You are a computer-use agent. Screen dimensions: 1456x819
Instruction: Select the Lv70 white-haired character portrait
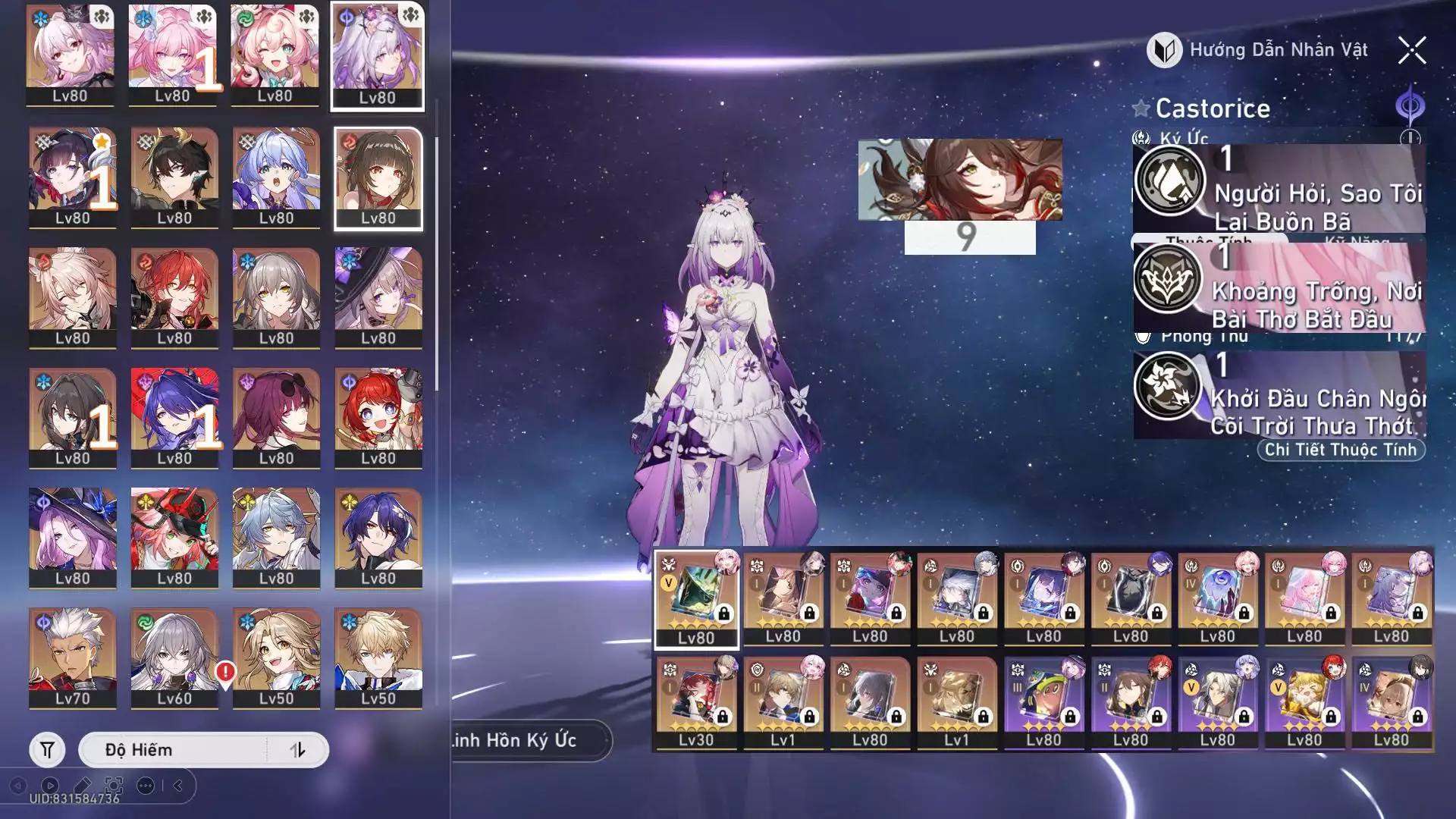tap(73, 657)
